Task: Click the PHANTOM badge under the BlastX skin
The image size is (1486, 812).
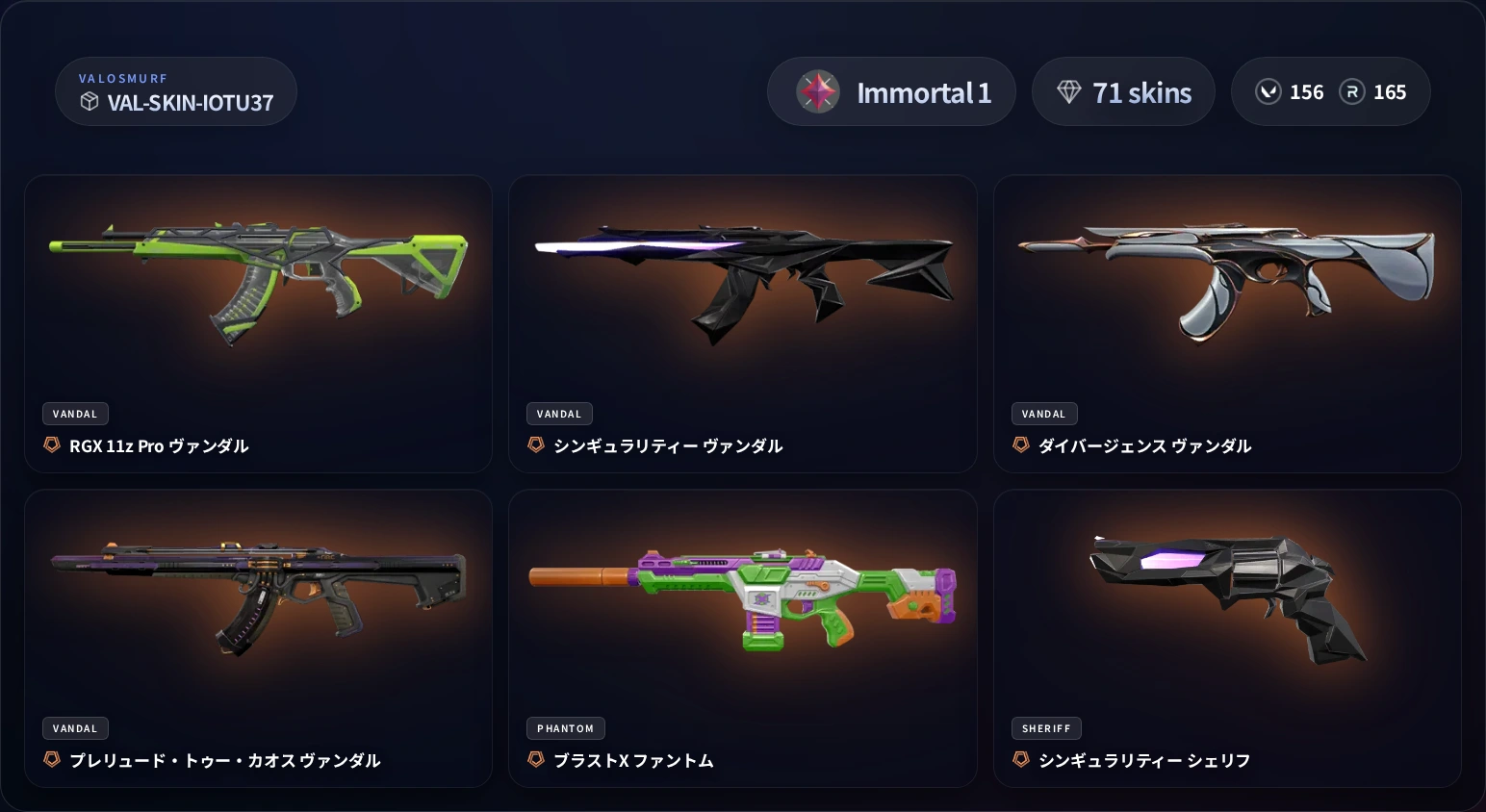Action: (566, 728)
